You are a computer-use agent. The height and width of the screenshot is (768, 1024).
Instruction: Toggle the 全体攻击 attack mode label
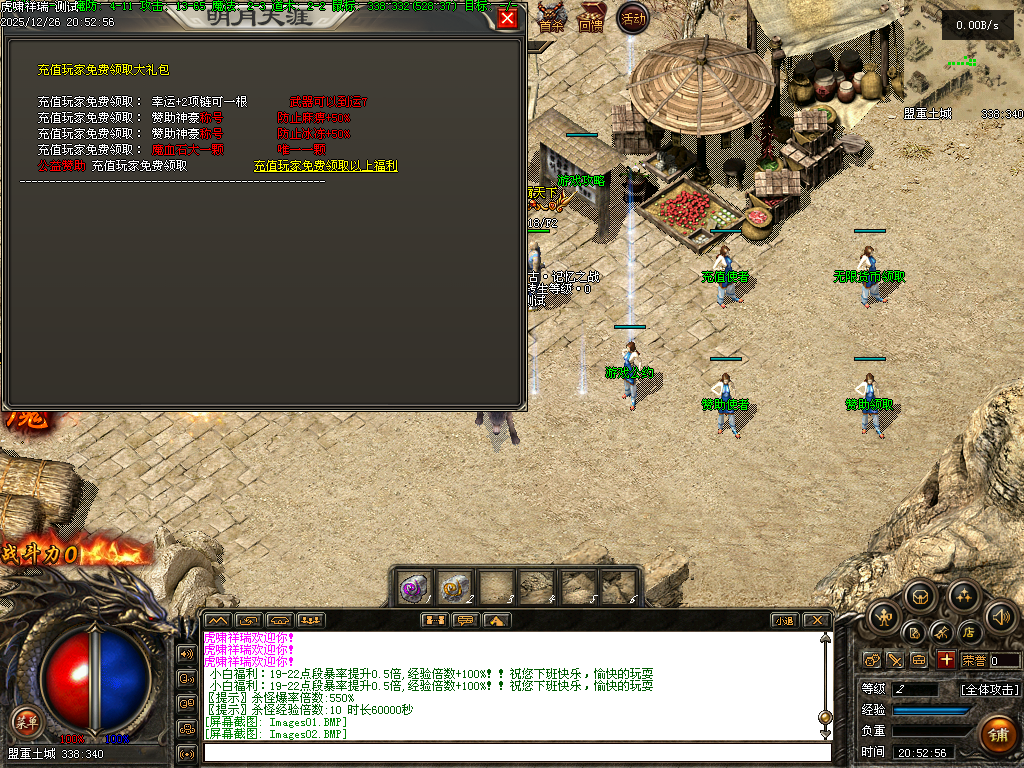pos(989,689)
